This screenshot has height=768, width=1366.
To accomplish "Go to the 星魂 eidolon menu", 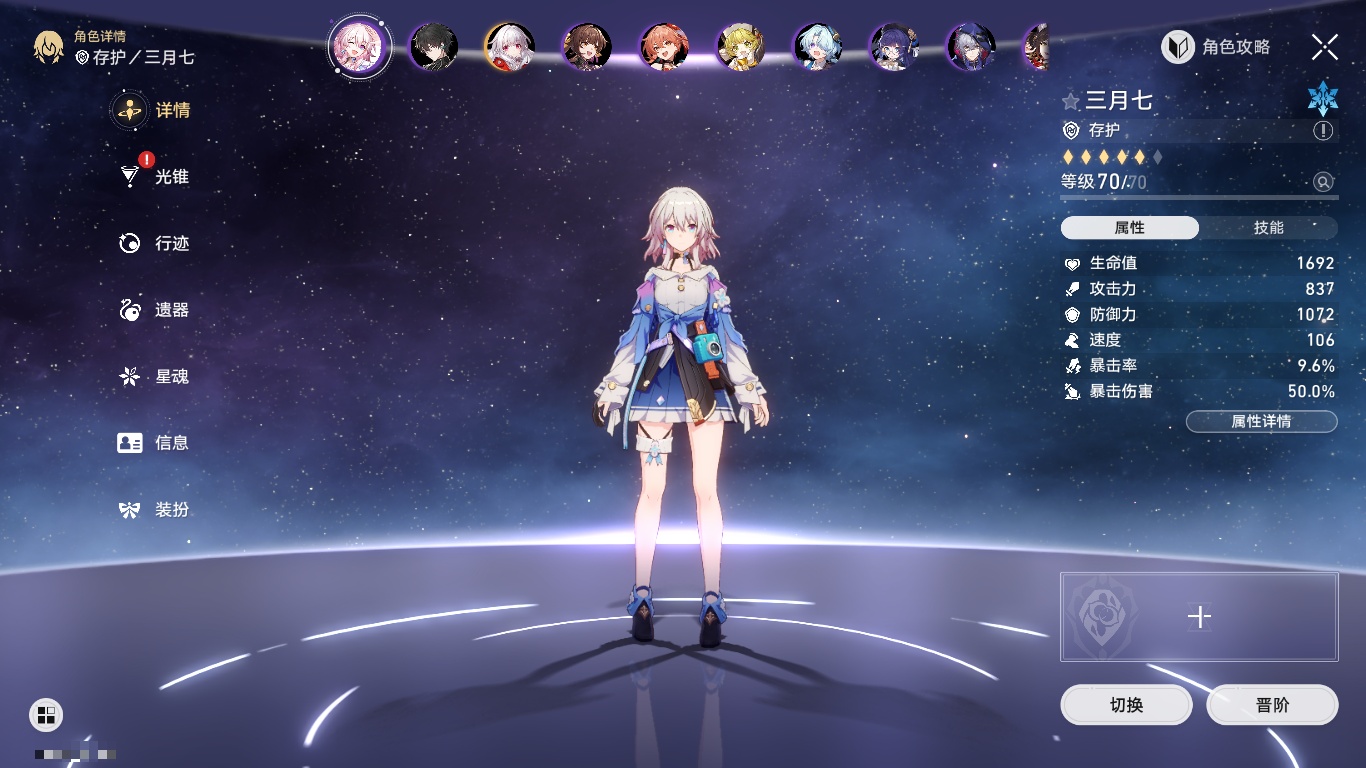I will coord(155,376).
